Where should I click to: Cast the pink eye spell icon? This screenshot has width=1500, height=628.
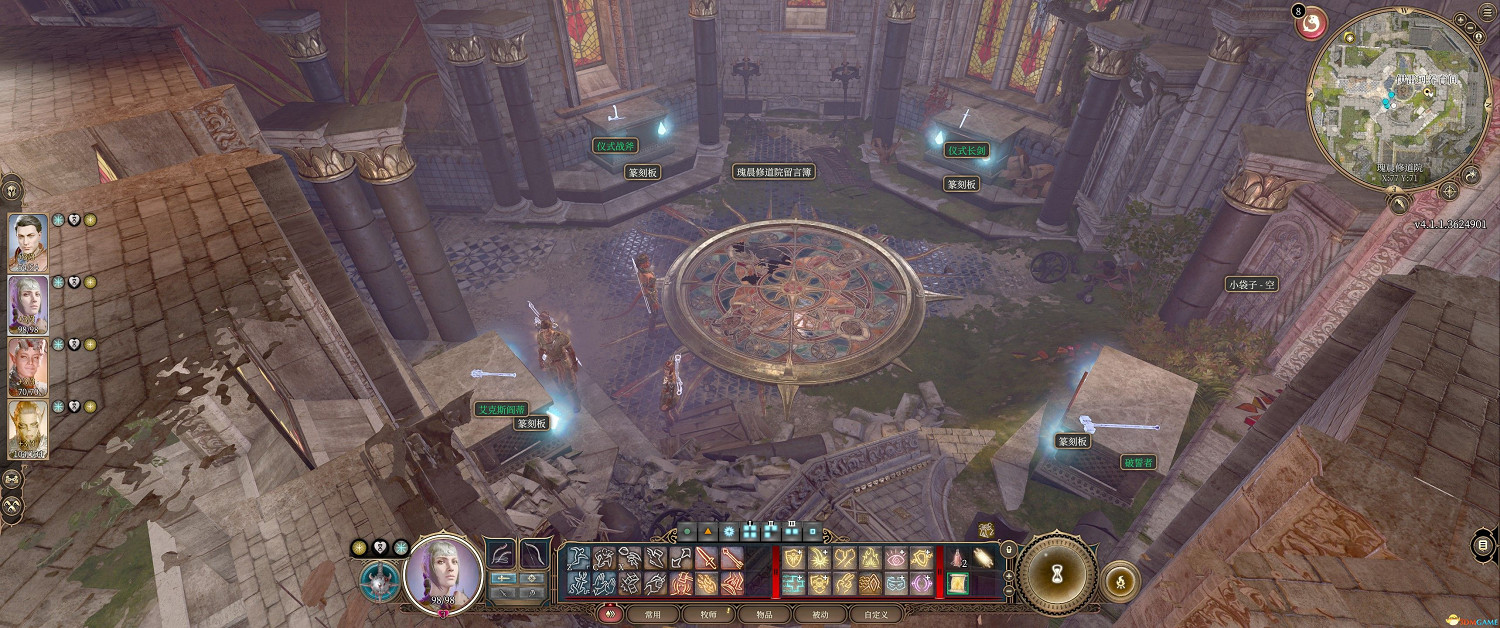(x=896, y=558)
